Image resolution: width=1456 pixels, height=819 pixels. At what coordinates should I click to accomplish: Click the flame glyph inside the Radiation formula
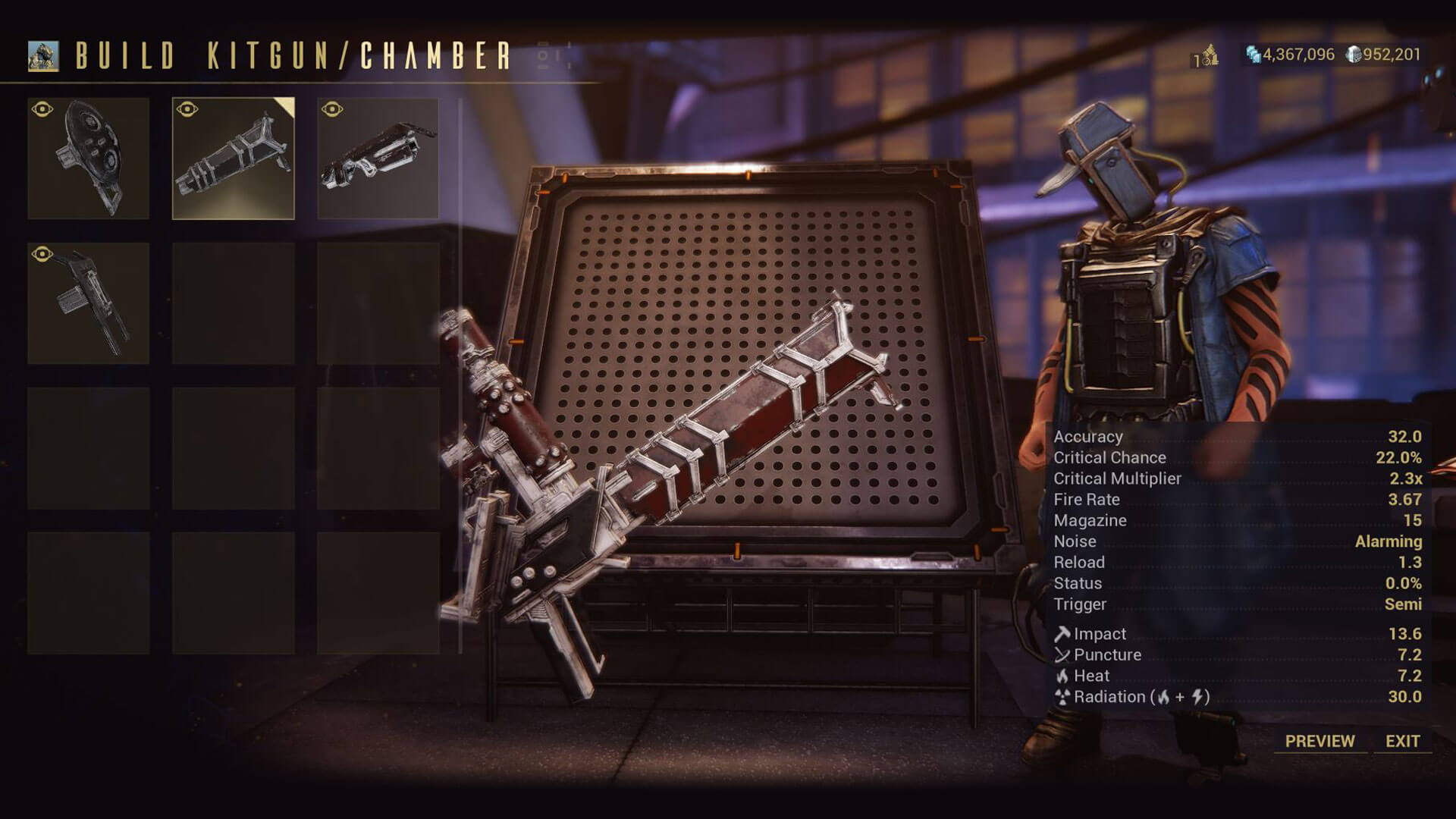tap(1163, 697)
